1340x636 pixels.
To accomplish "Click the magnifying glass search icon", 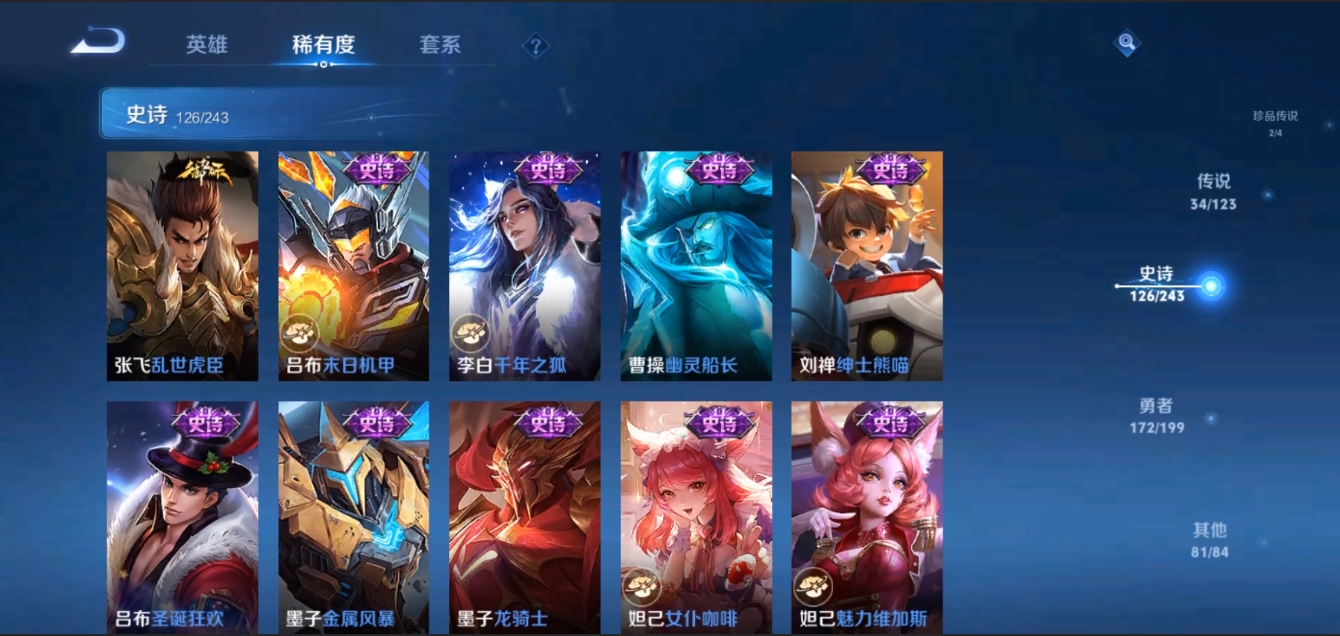I will [x=1127, y=43].
